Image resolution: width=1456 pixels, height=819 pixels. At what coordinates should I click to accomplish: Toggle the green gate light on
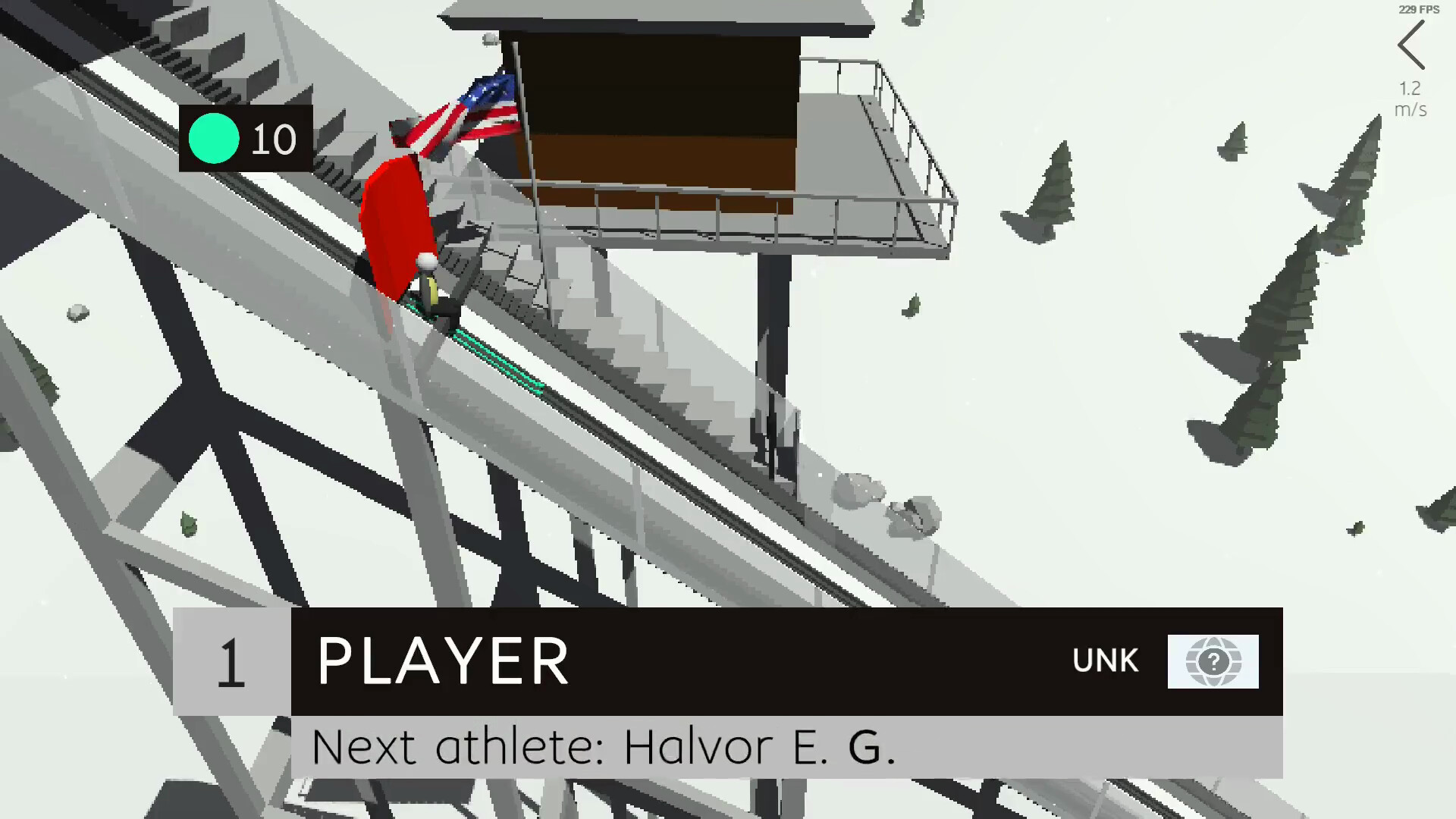pyautogui.click(x=215, y=139)
